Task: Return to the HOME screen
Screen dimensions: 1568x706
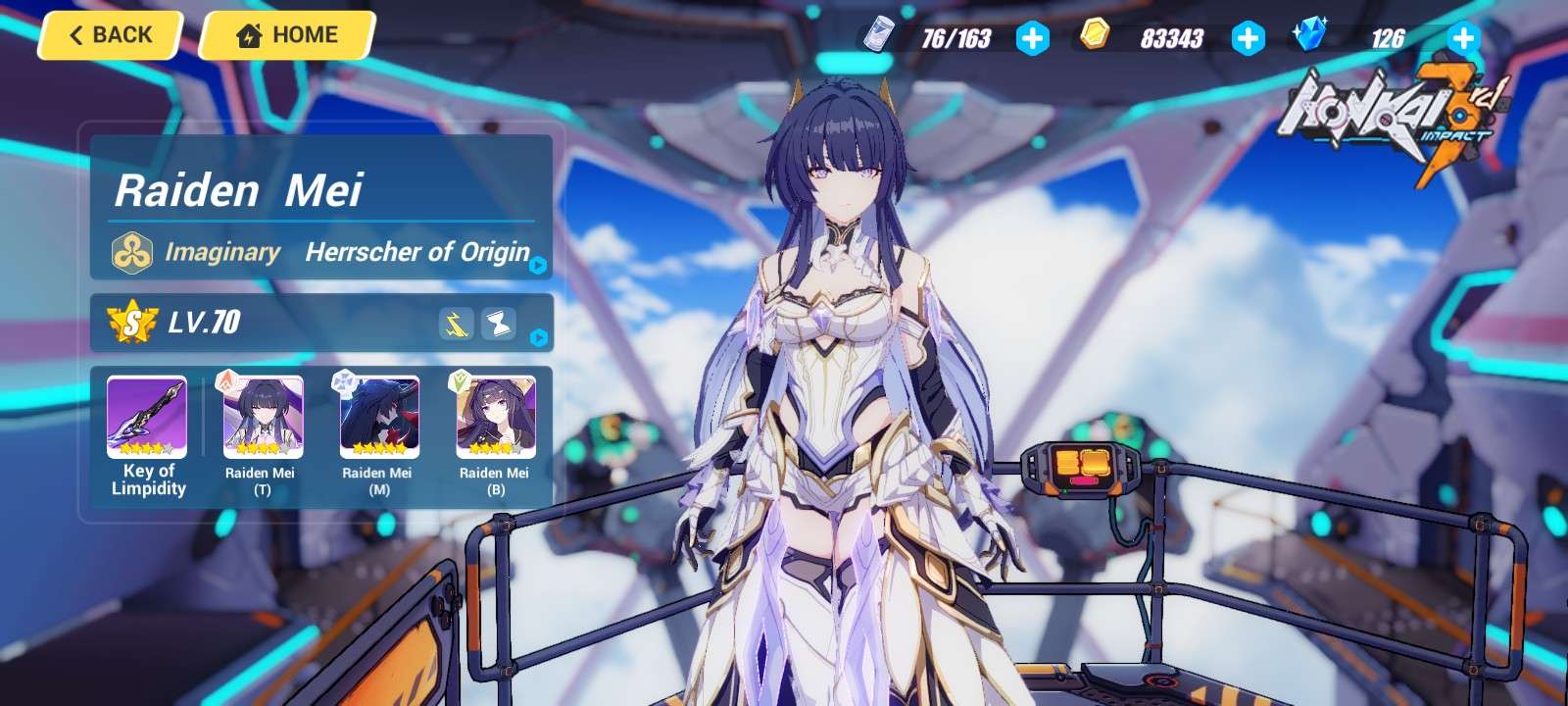Action: pos(287,35)
